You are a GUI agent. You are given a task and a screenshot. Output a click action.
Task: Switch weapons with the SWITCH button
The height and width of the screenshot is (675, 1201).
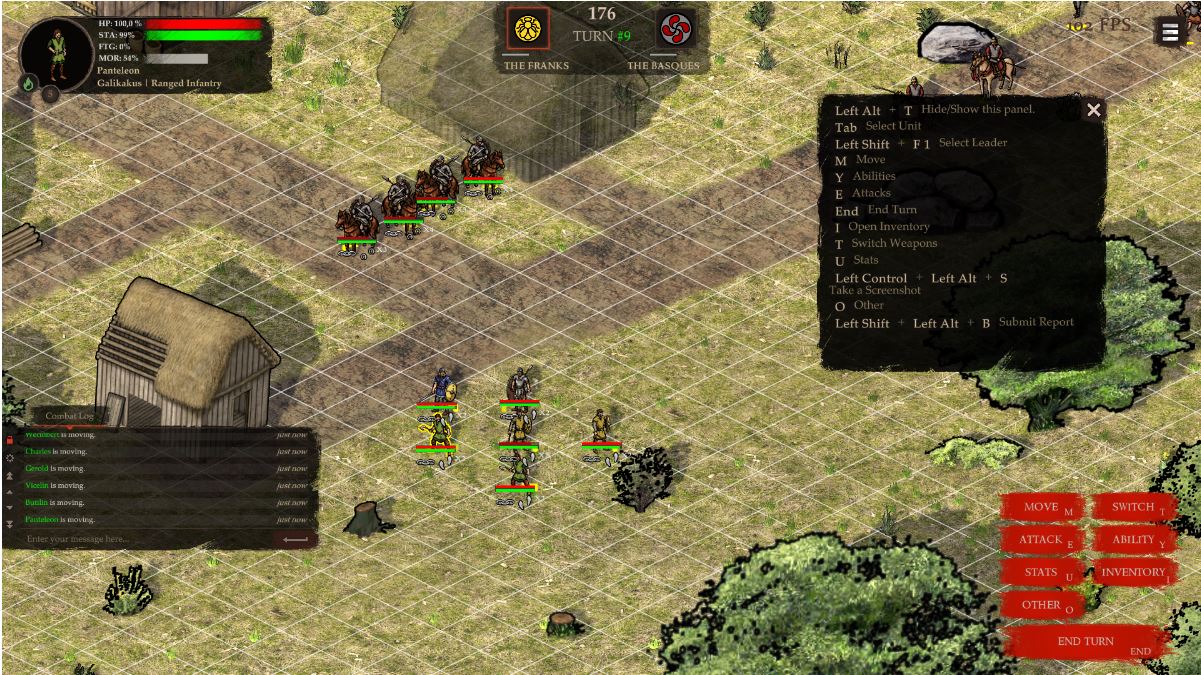pyautogui.click(x=1133, y=508)
